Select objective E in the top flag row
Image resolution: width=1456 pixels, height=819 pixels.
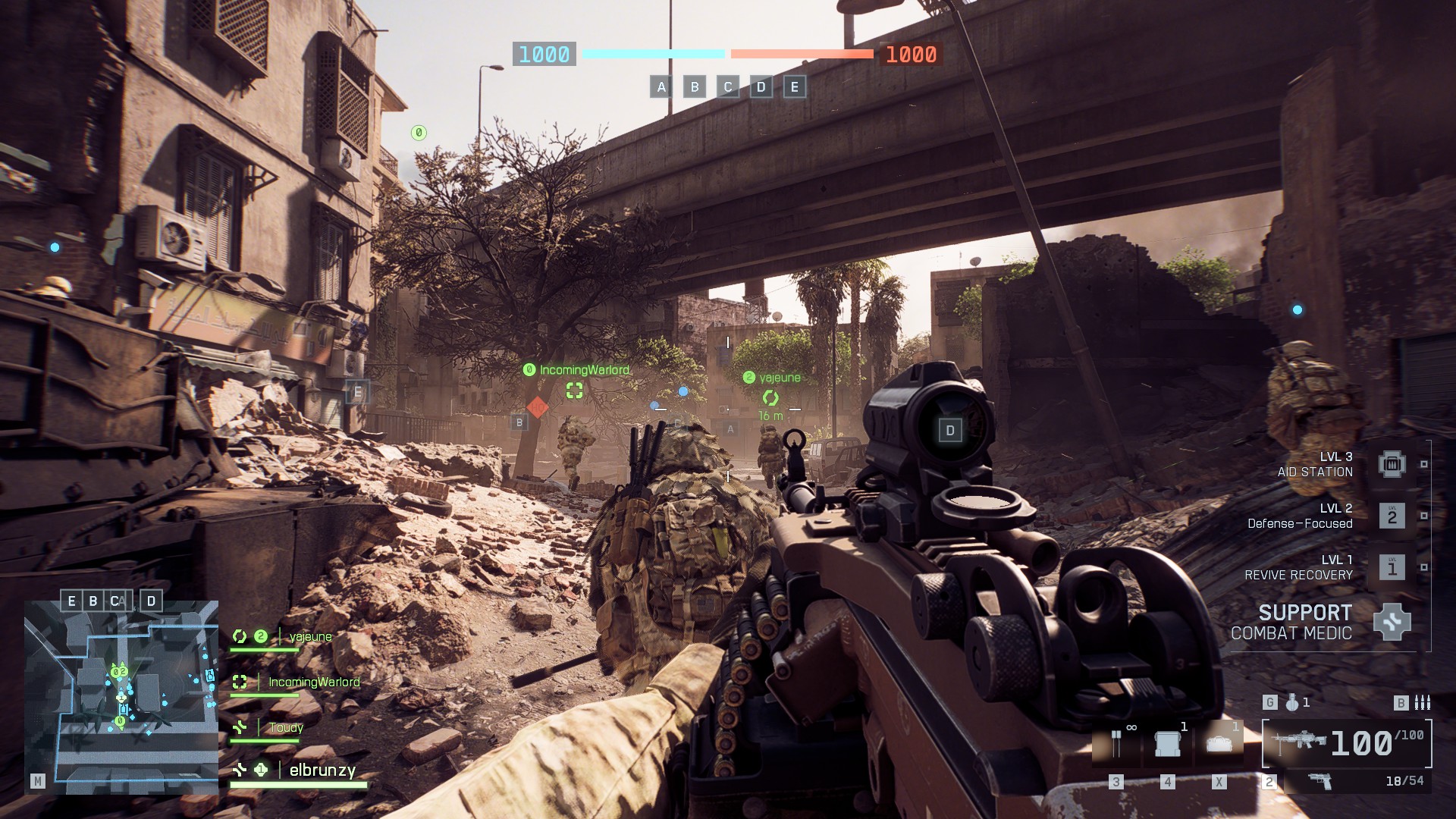[795, 86]
